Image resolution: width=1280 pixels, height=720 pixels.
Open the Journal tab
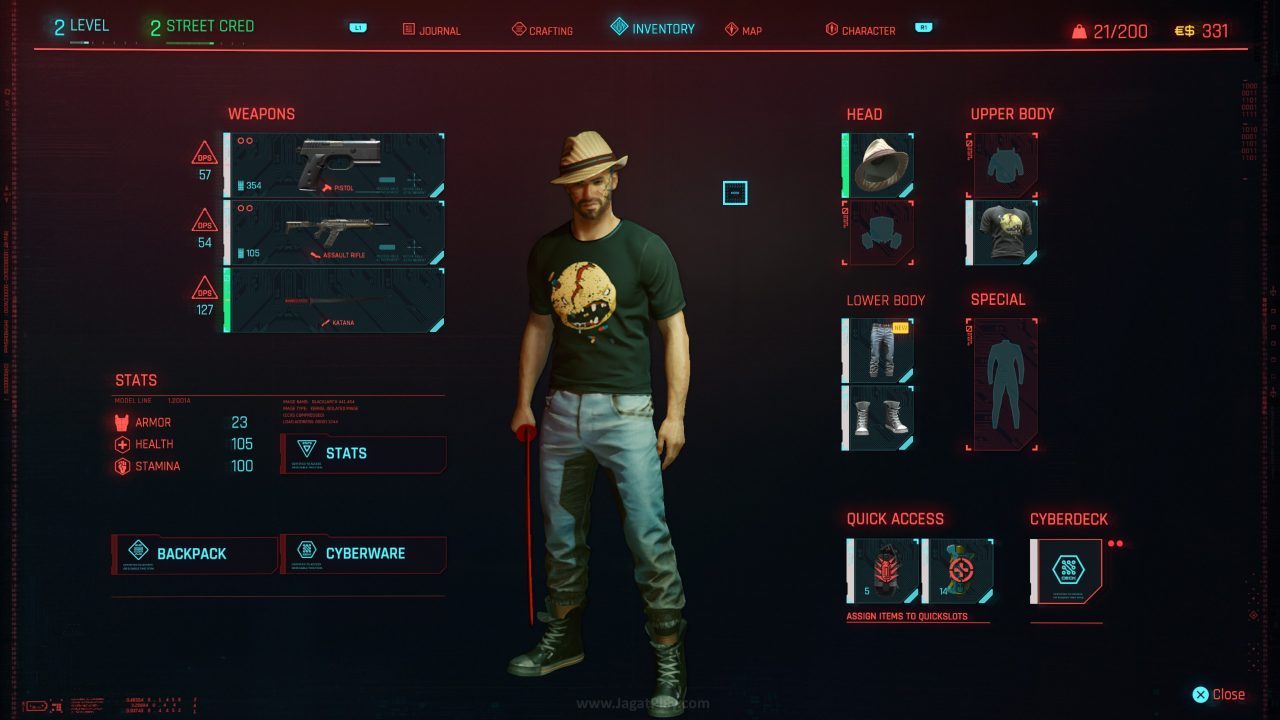(x=432, y=30)
